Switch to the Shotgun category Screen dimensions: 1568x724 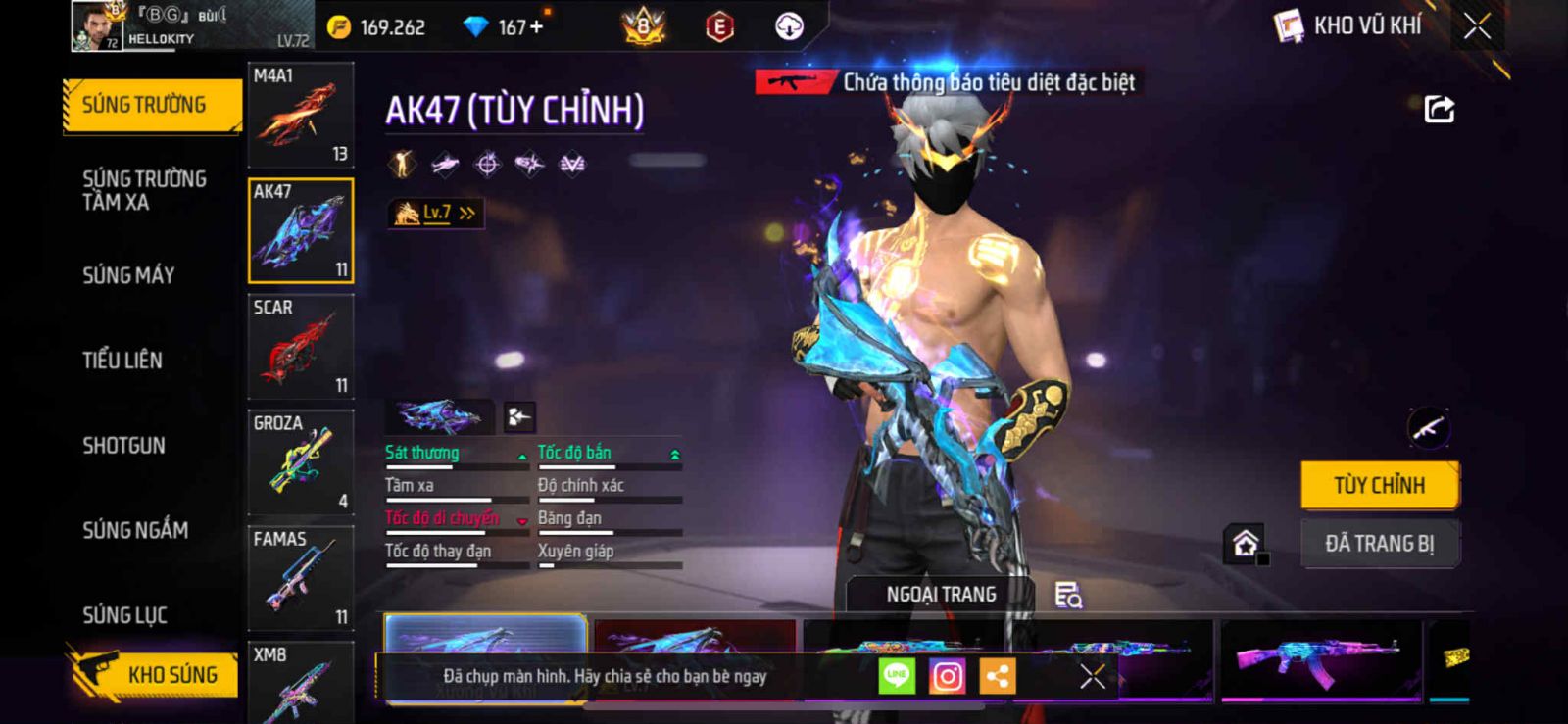124,446
